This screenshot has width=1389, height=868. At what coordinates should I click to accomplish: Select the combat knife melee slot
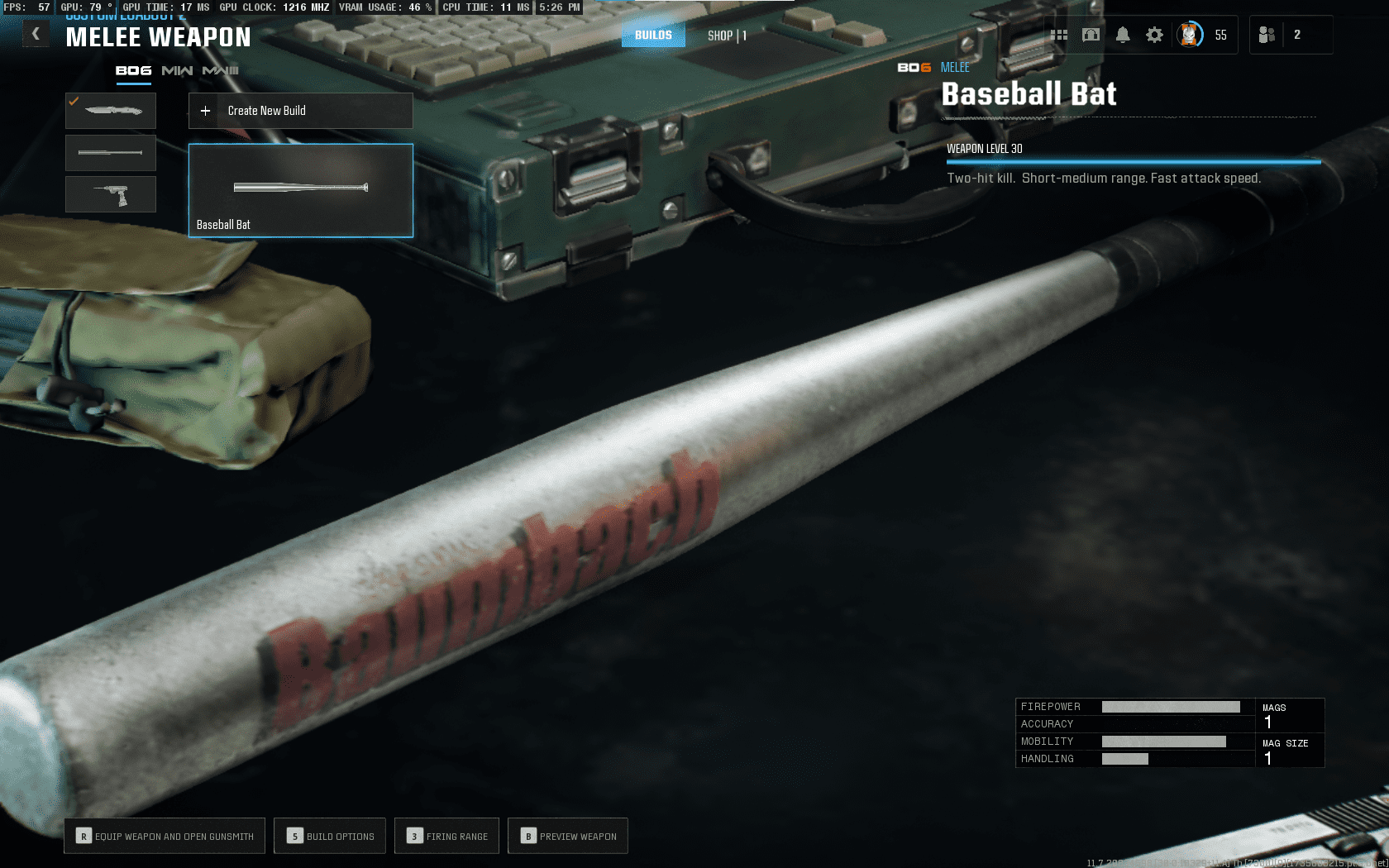point(111,111)
